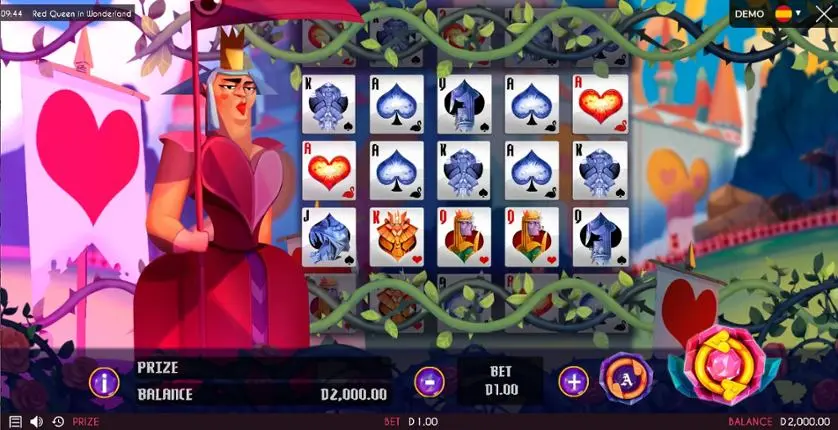The height and width of the screenshot is (430, 838).
Task: Open the Spanish flag language dropdown
Action: pyautogui.click(x=788, y=14)
